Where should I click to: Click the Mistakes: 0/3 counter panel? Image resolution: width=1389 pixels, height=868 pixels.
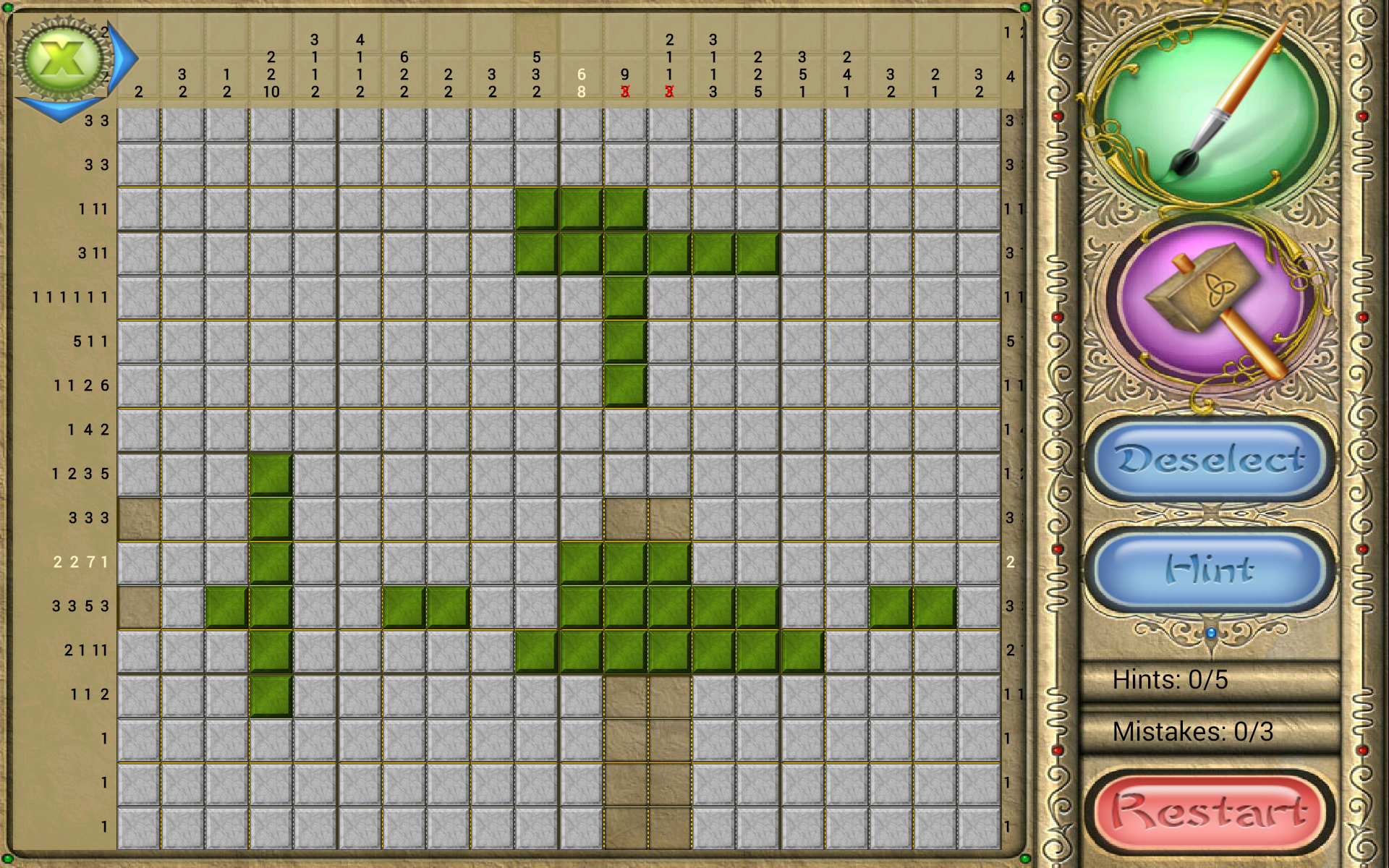tap(1210, 732)
